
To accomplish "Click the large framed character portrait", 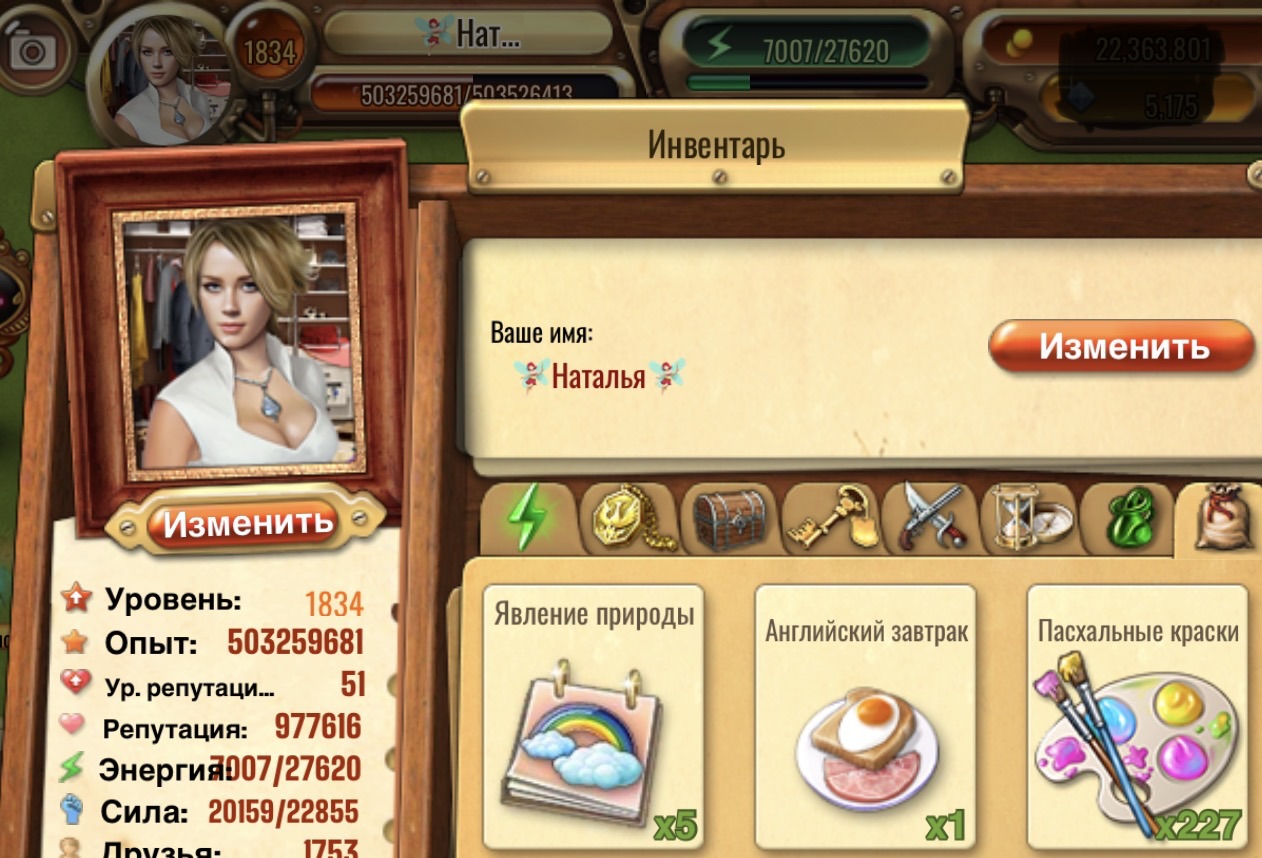I will point(238,340).
